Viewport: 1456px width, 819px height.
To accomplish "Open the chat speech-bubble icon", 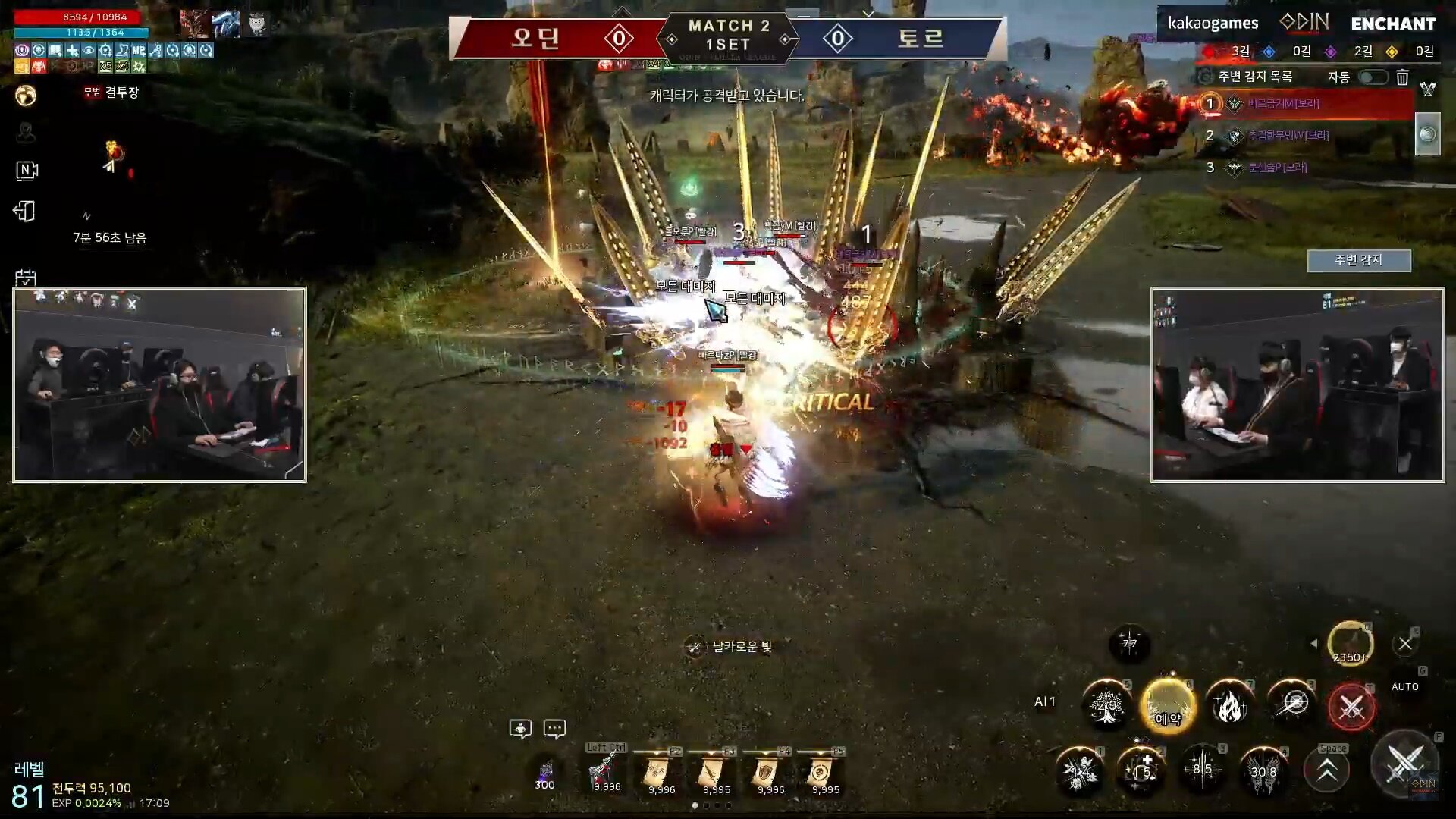I will pos(554,730).
